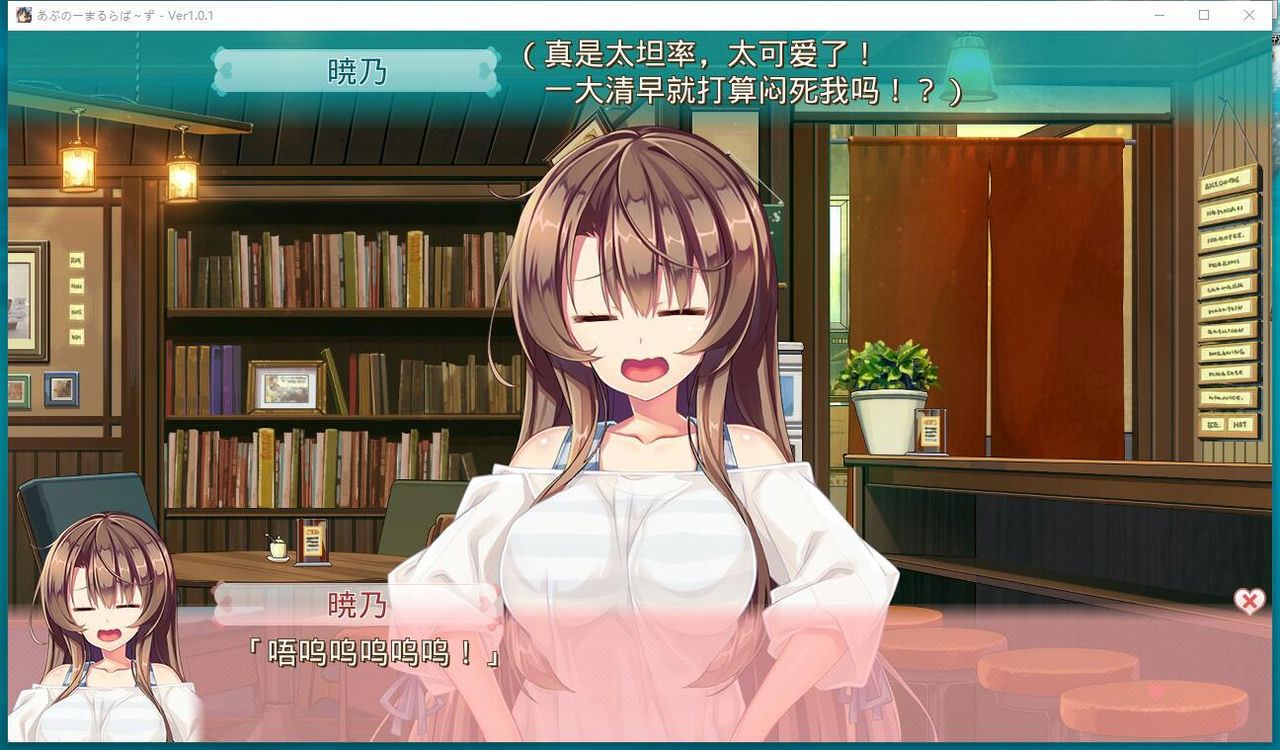Screen dimensions: 1280x750
Task: Click the heart-shaped X button
Action: (x=1247, y=600)
